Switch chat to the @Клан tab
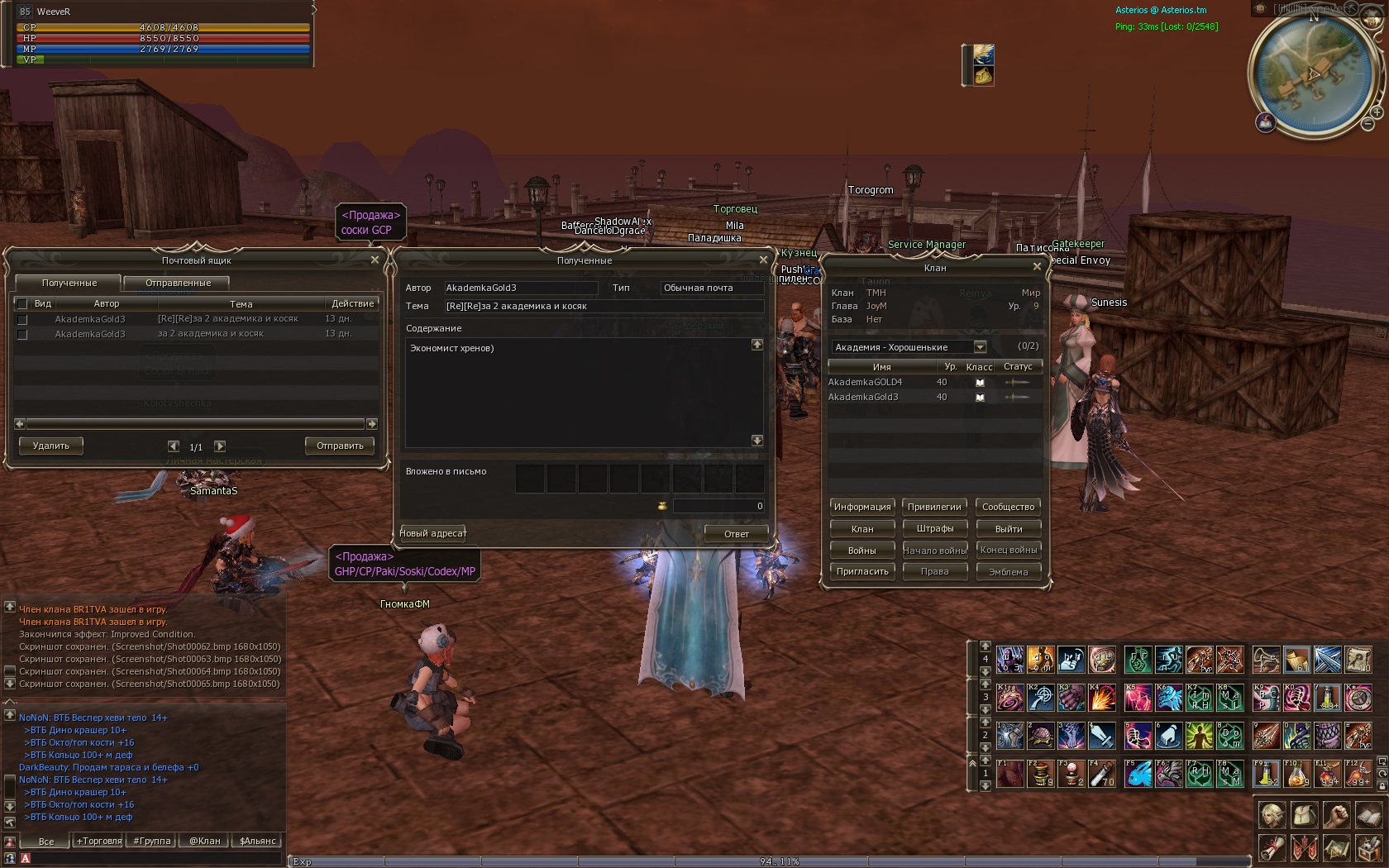 (205, 841)
